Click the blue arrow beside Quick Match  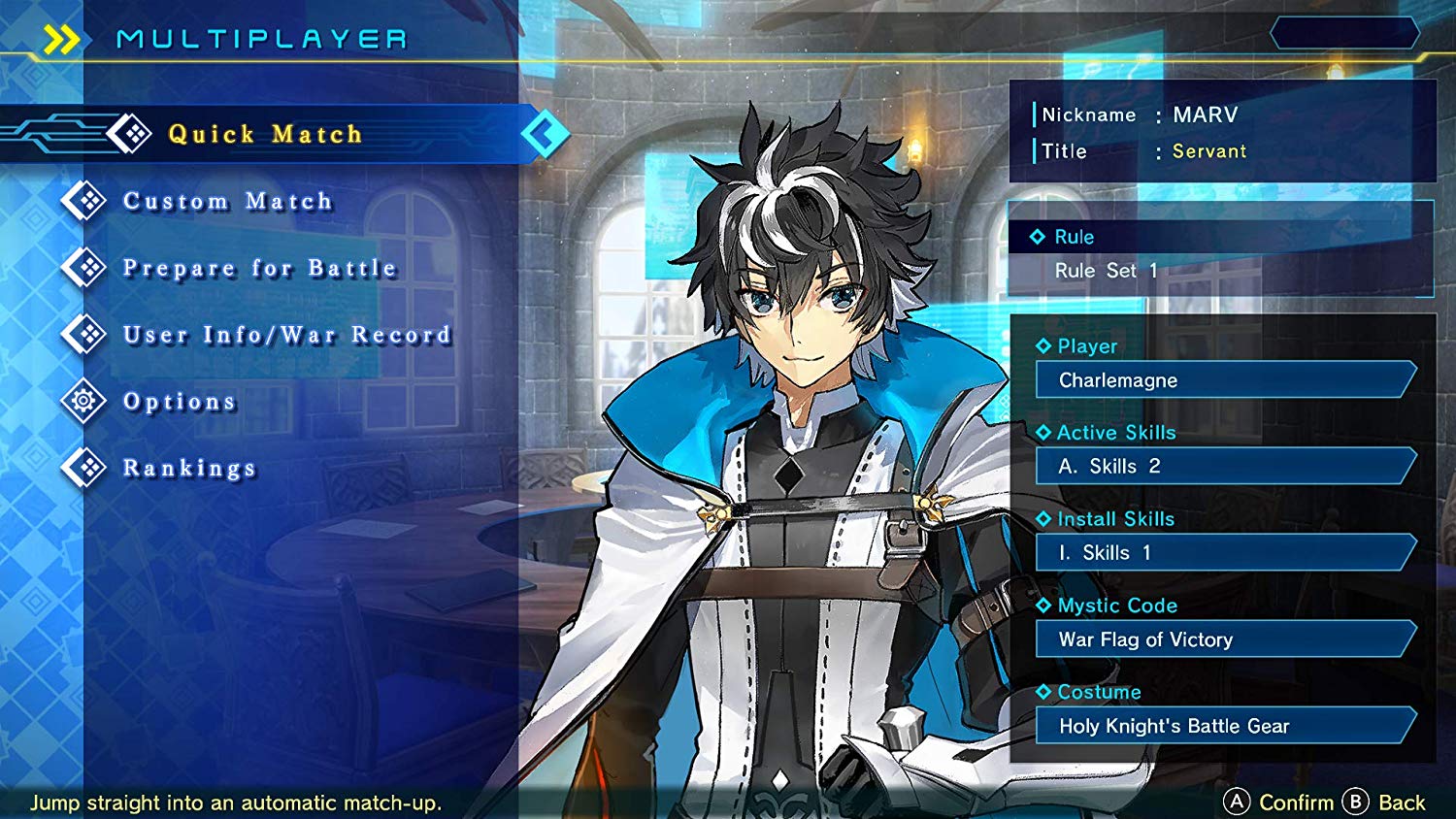click(544, 134)
